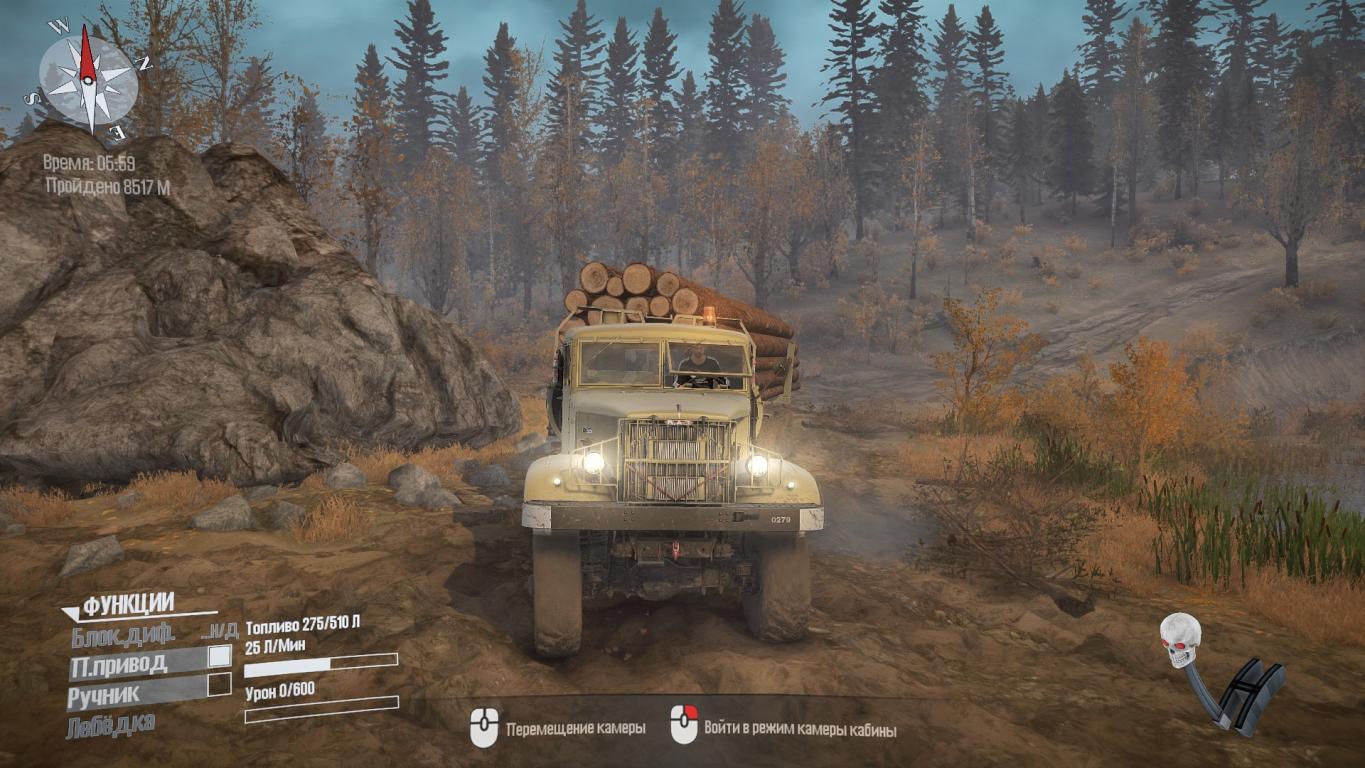Click the ФУНКЦИИ panel header
1365x768 pixels.
[x=128, y=603]
